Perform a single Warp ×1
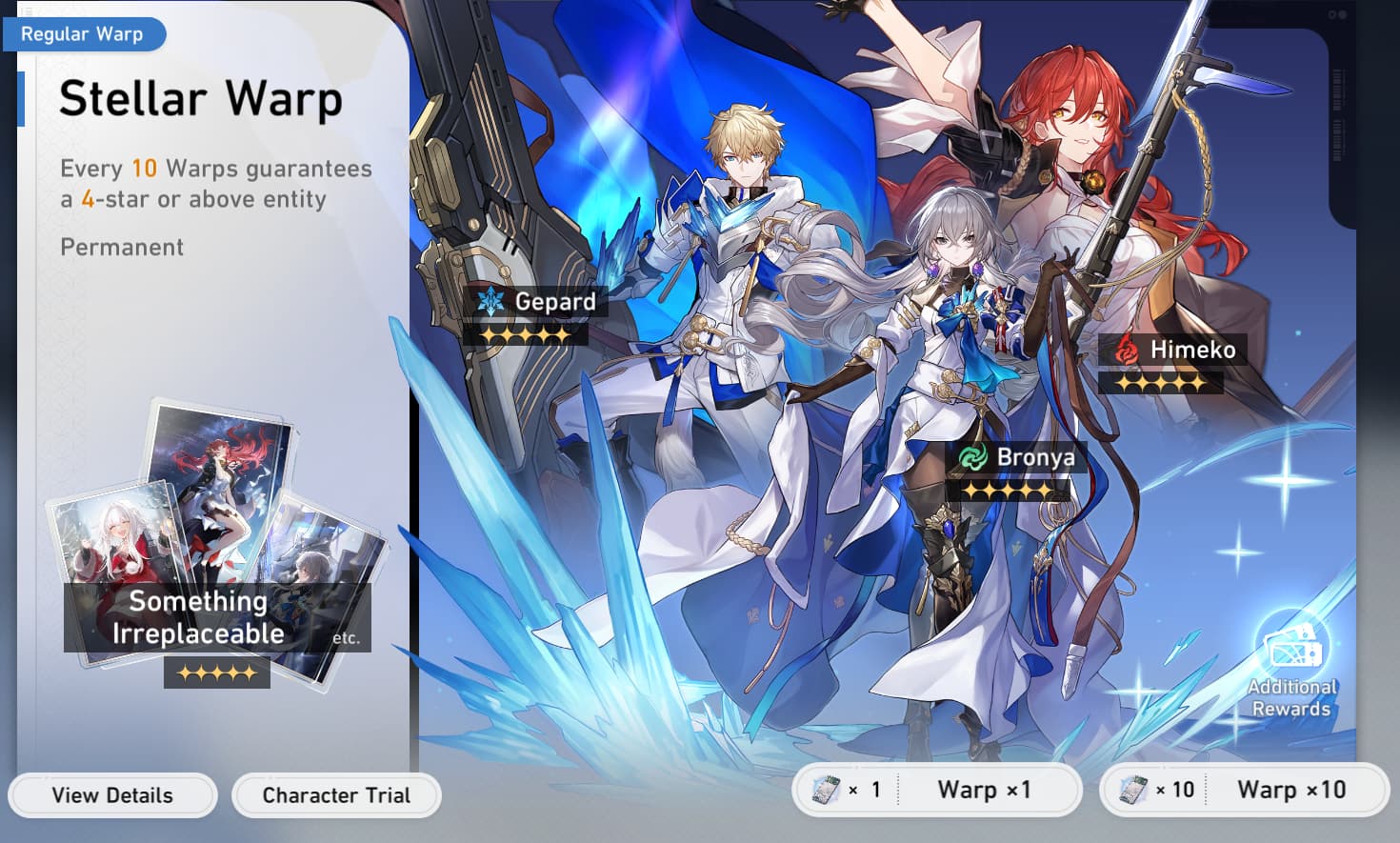Viewport: 1400px width, 843px height. (938, 790)
